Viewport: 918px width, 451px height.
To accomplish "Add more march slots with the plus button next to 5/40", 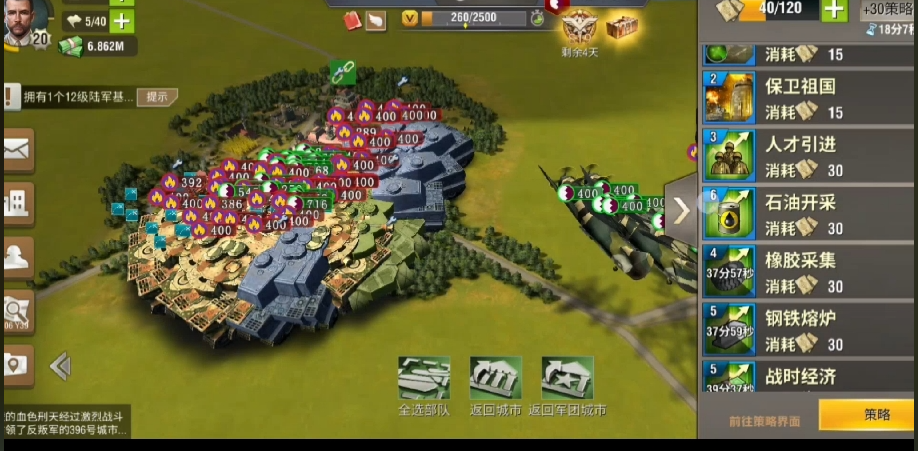I will [121, 21].
